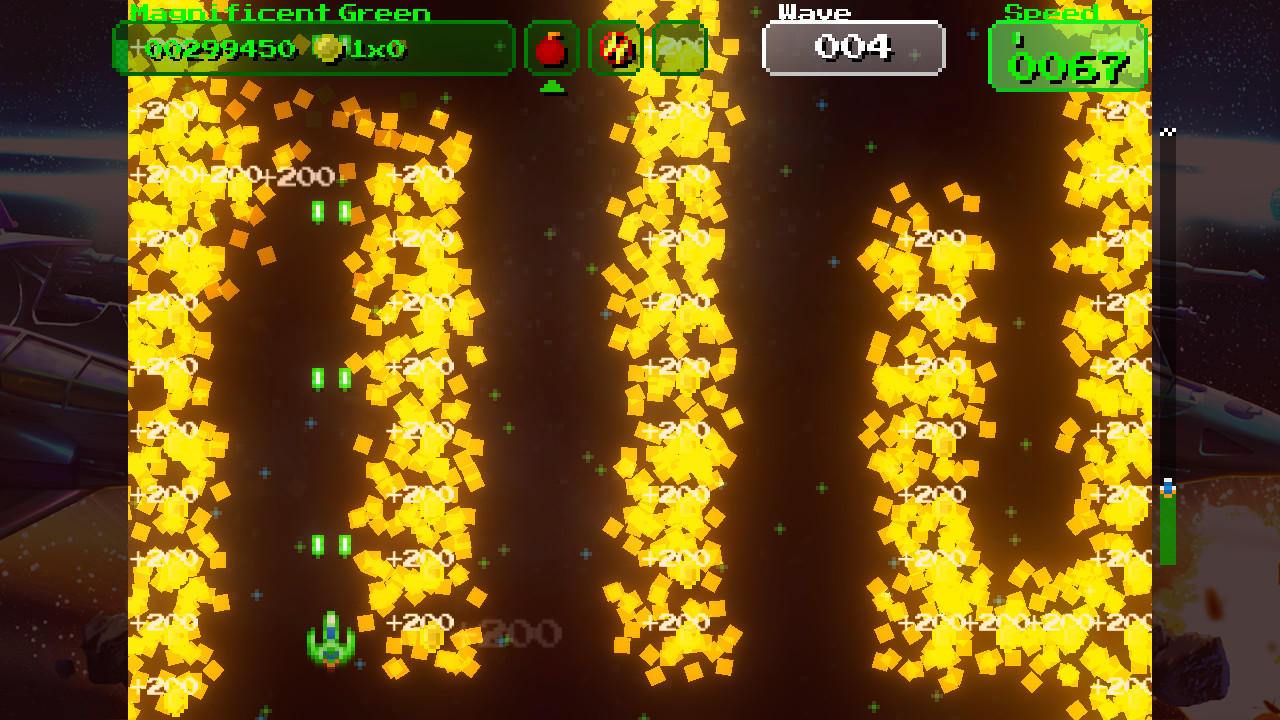Viewport: 1280px width, 720px height.
Task: Click the green vertical progress bar on the right
Action: 1166,530
